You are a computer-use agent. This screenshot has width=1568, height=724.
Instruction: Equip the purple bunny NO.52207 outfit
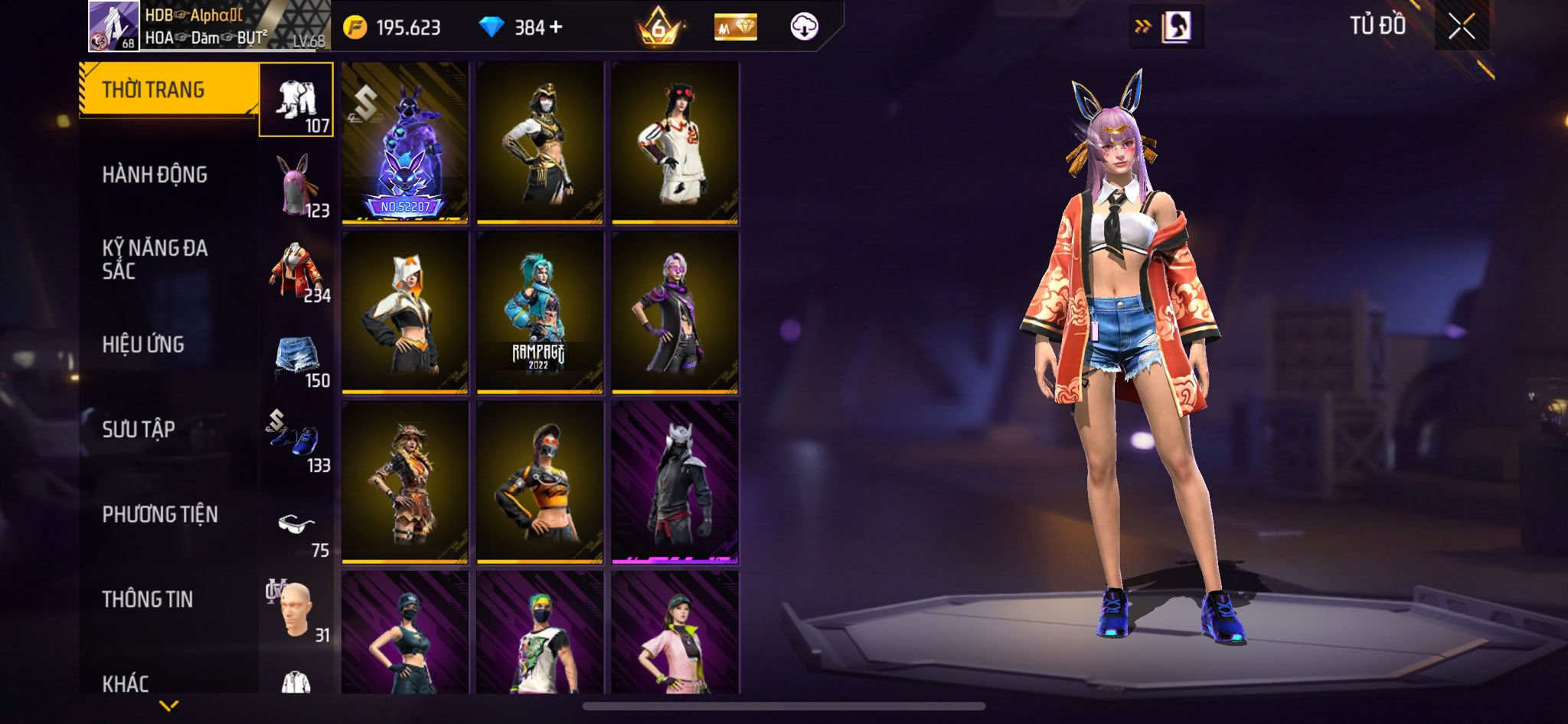coord(405,143)
